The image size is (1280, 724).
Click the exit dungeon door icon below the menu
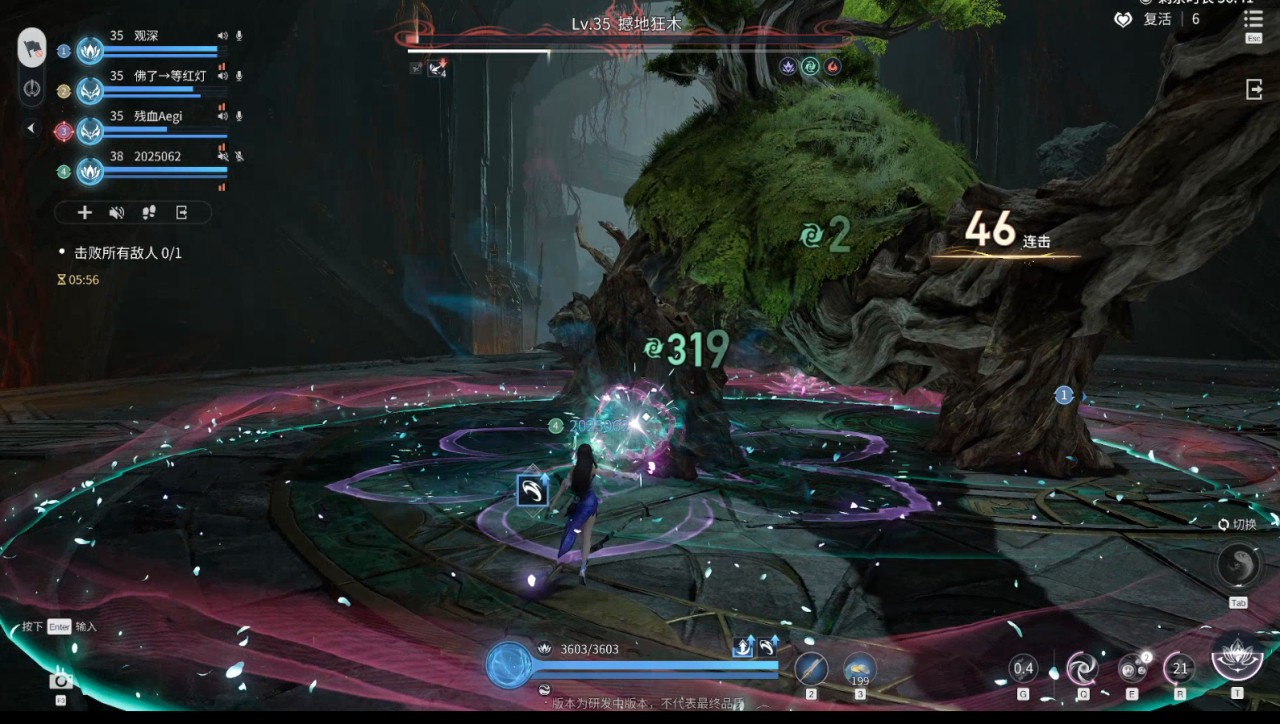coord(1253,90)
